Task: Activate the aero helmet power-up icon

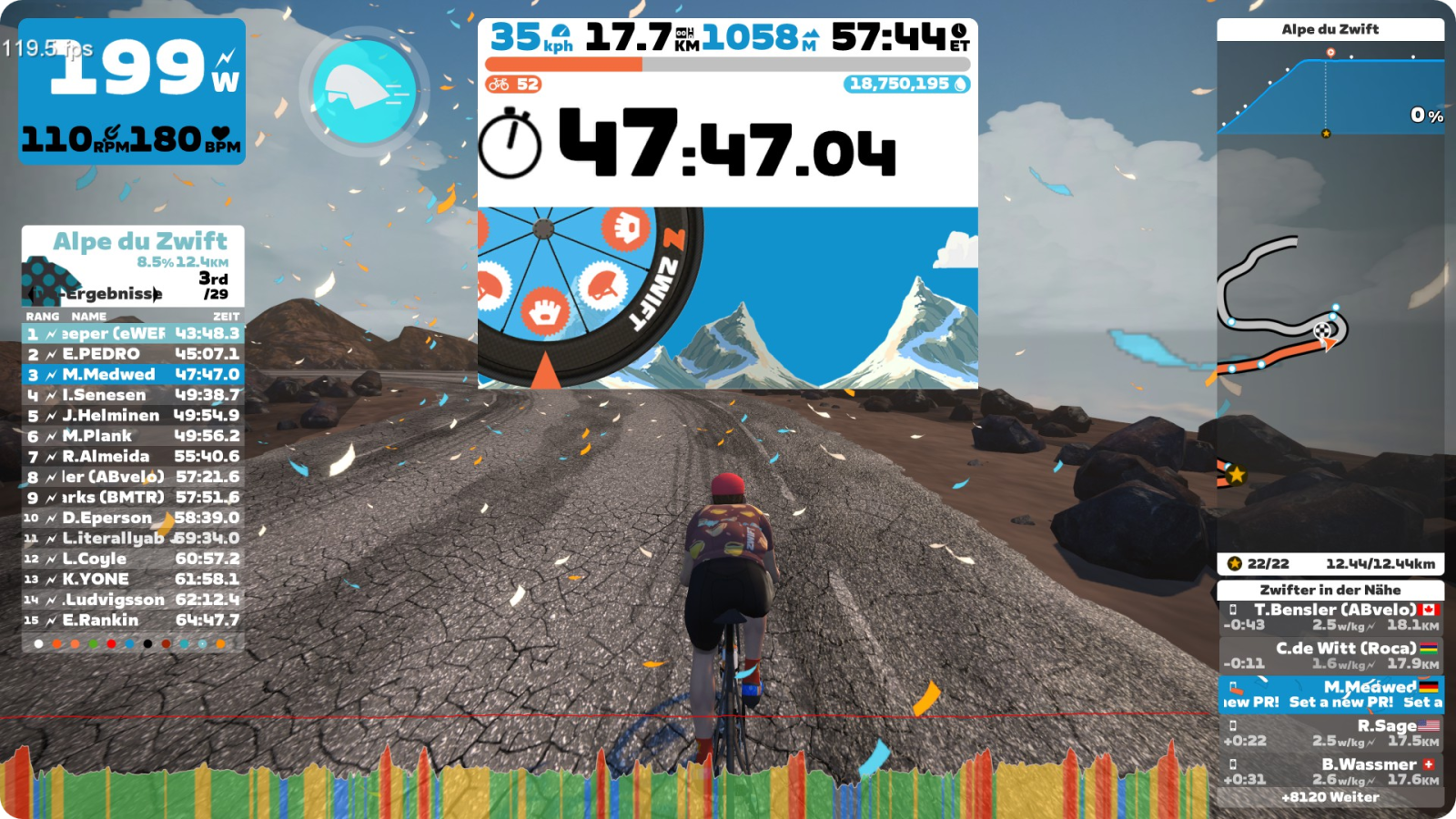Action: (x=364, y=91)
